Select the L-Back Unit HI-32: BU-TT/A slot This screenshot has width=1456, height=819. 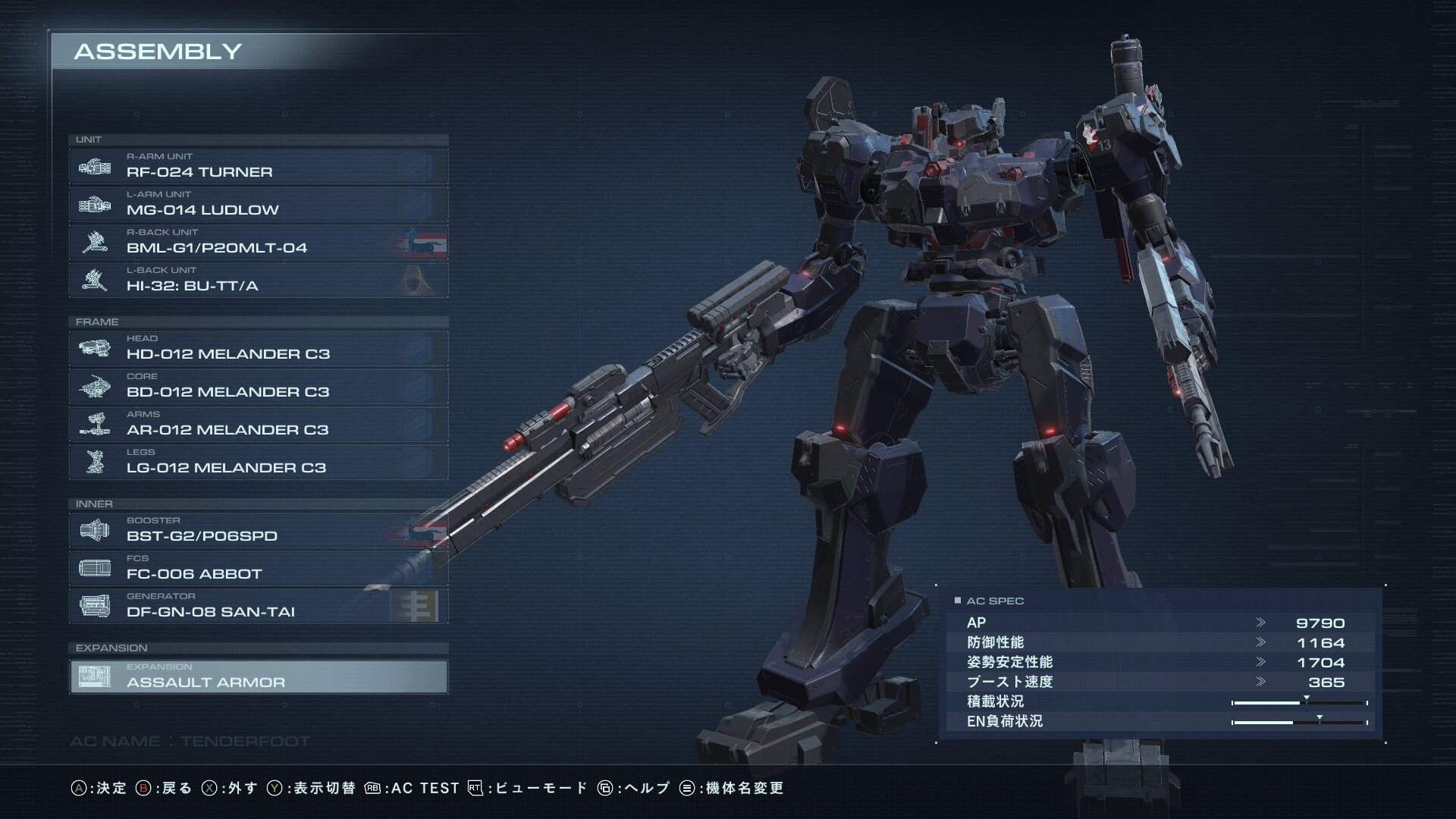click(x=258, y=281)
